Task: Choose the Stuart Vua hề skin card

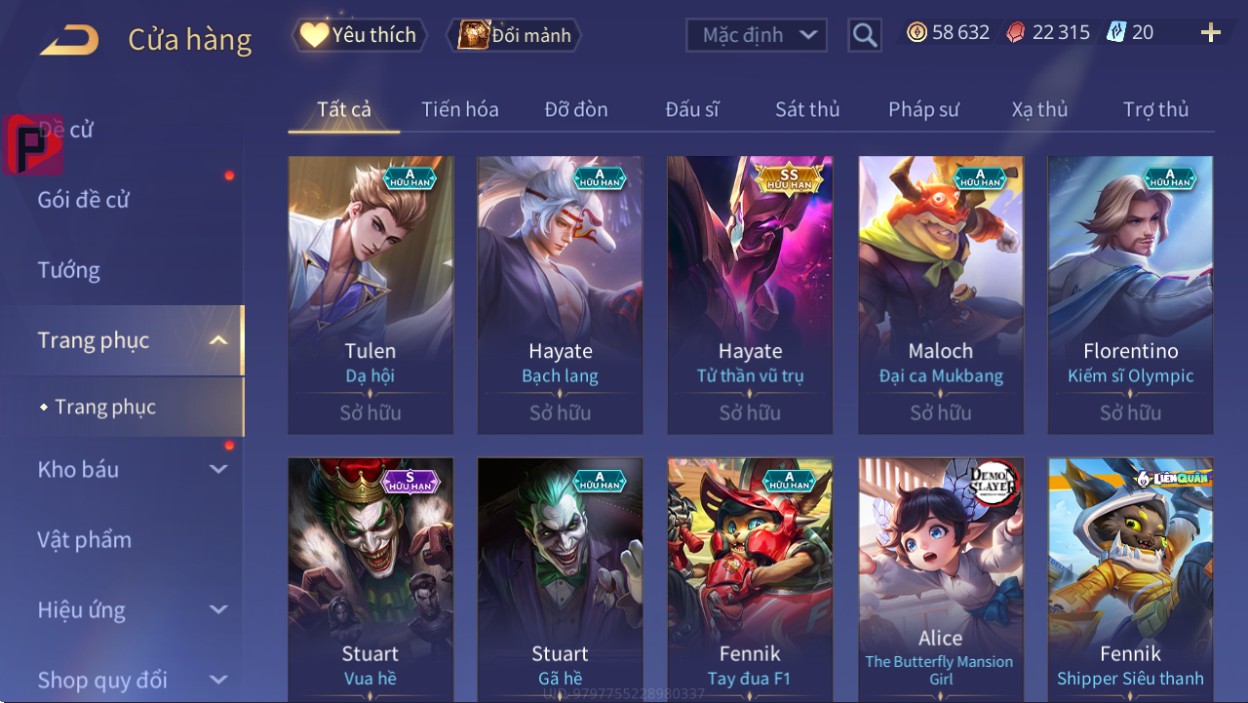Action: tap(370, 580)
